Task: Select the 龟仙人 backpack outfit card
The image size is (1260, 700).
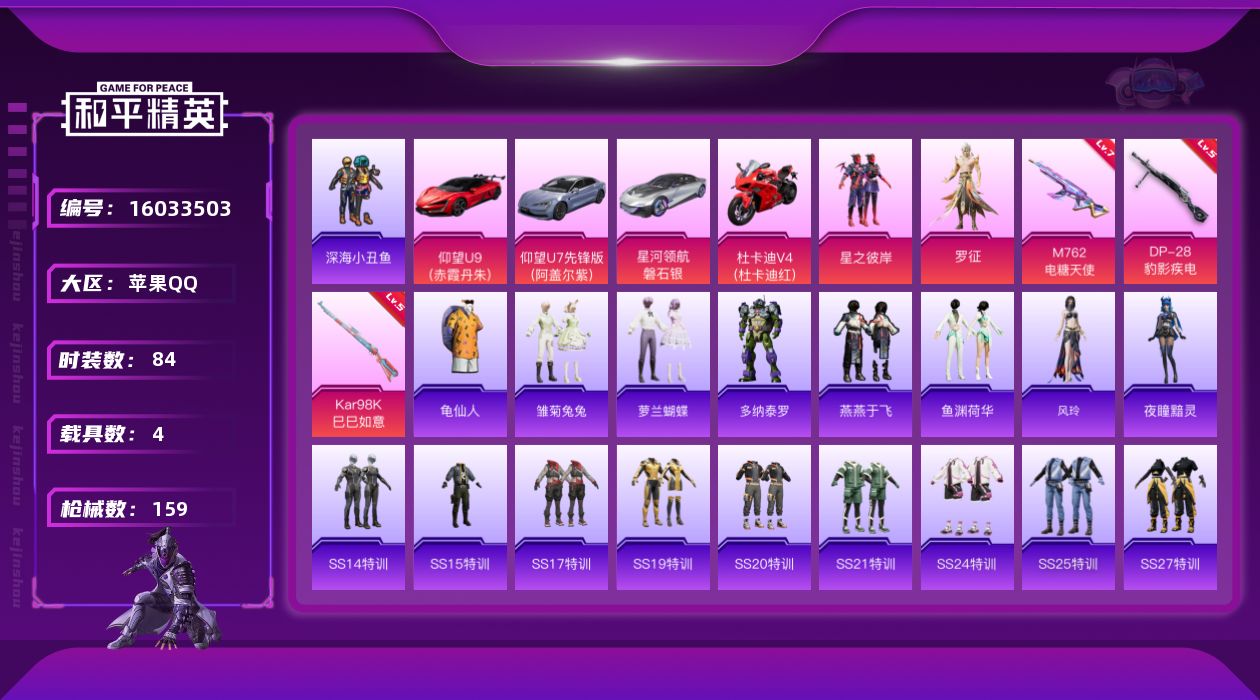Action: pos(460,364)
